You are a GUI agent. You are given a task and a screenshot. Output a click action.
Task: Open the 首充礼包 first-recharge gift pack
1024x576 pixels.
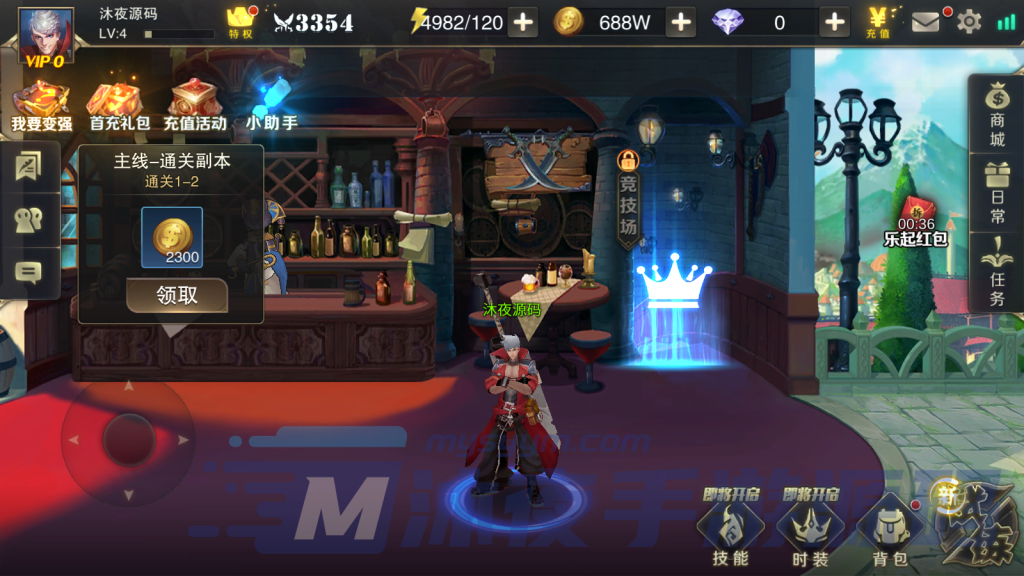click(119, 105)
